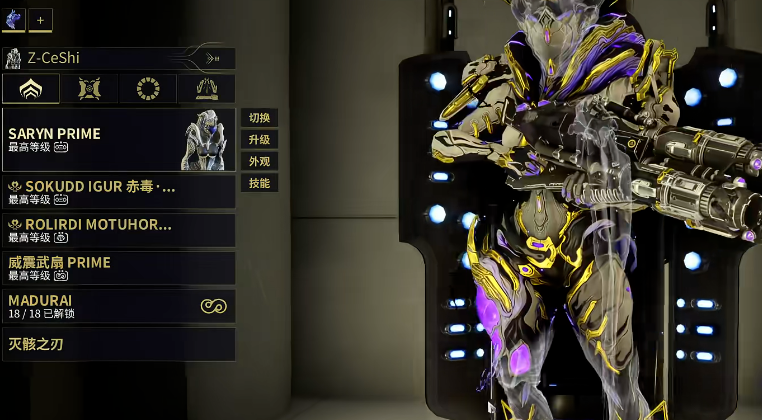Open the 升级 upgrade menu

(259, 140)
